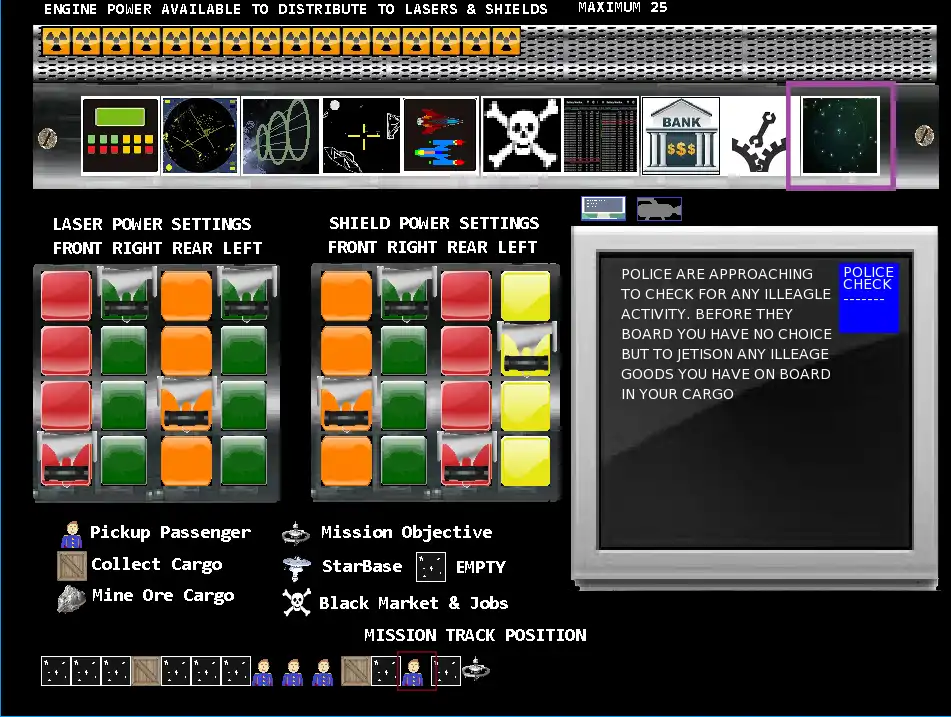Select the red and blue spaceships icon
Image resolution: width=951 pixels, height=717 pixels.
pos(441,136)
